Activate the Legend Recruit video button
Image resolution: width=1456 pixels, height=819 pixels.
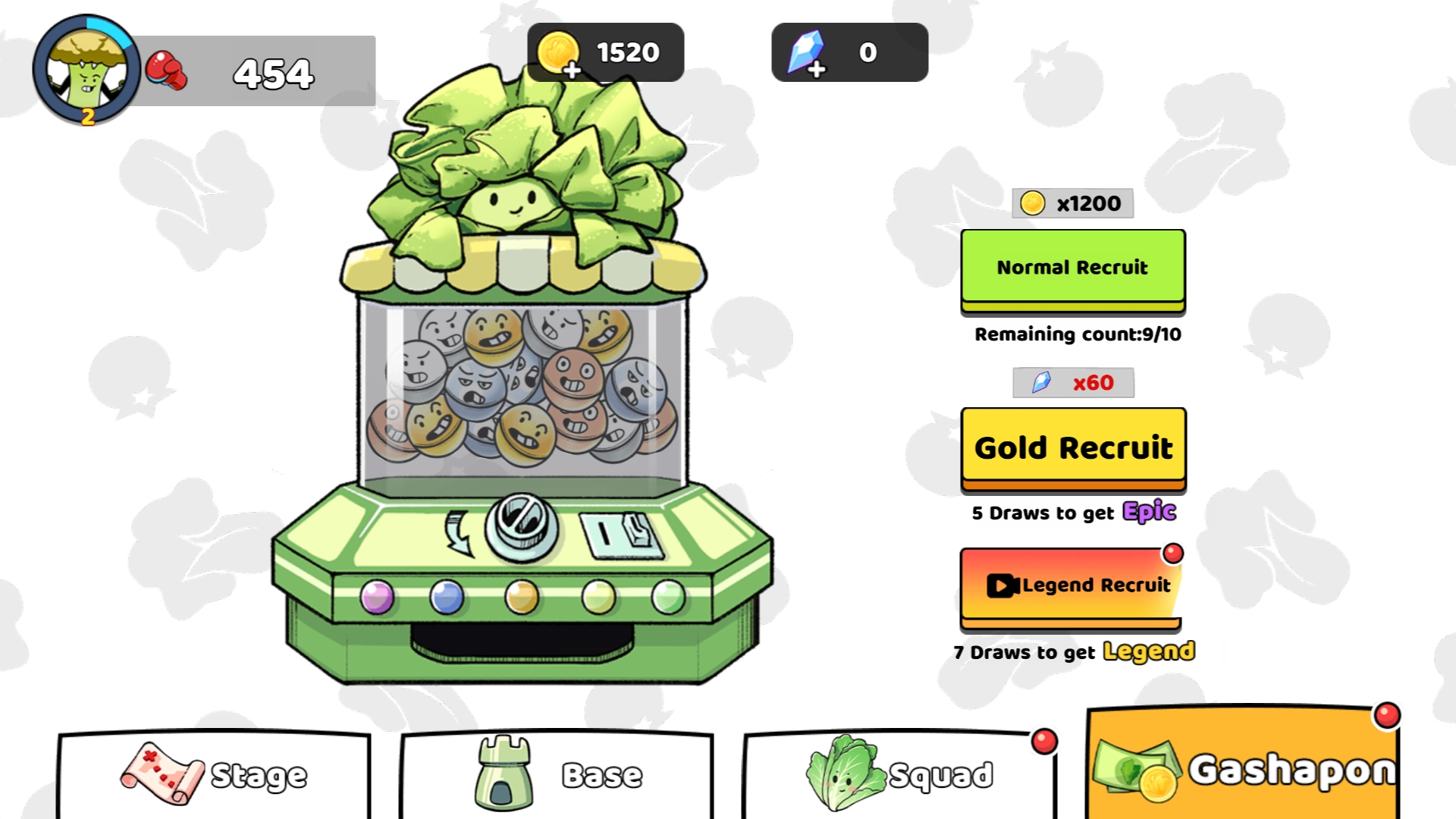click(1071, 585)
